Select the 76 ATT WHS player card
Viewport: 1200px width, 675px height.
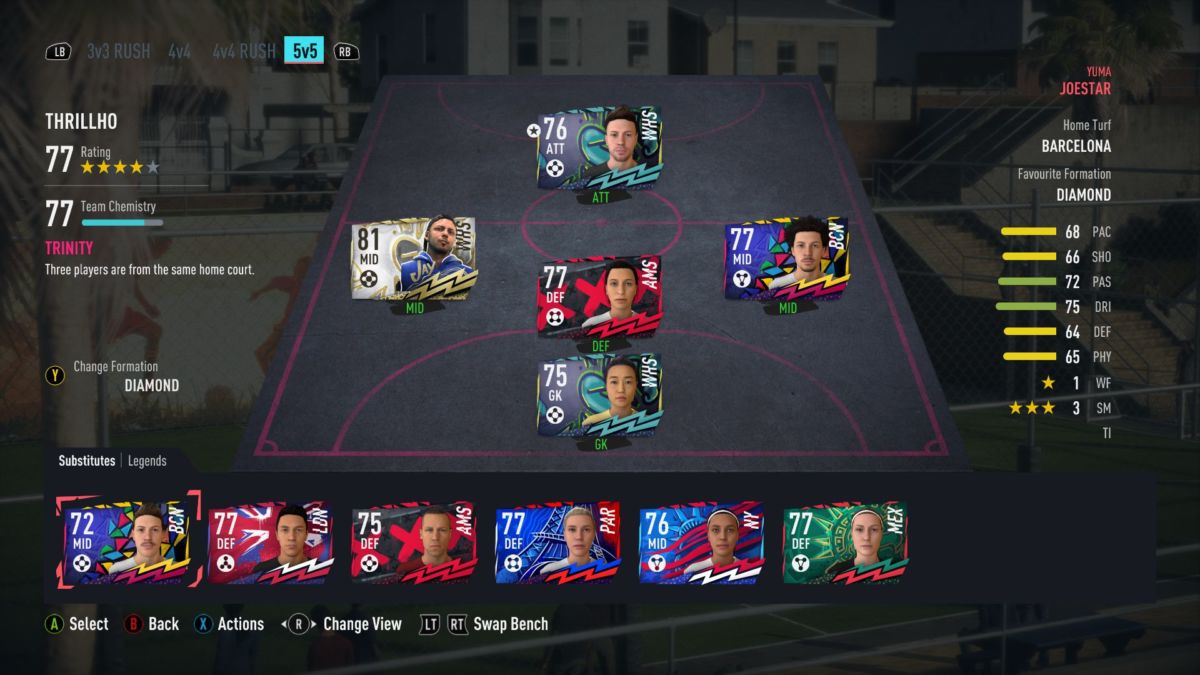(600, 148)
